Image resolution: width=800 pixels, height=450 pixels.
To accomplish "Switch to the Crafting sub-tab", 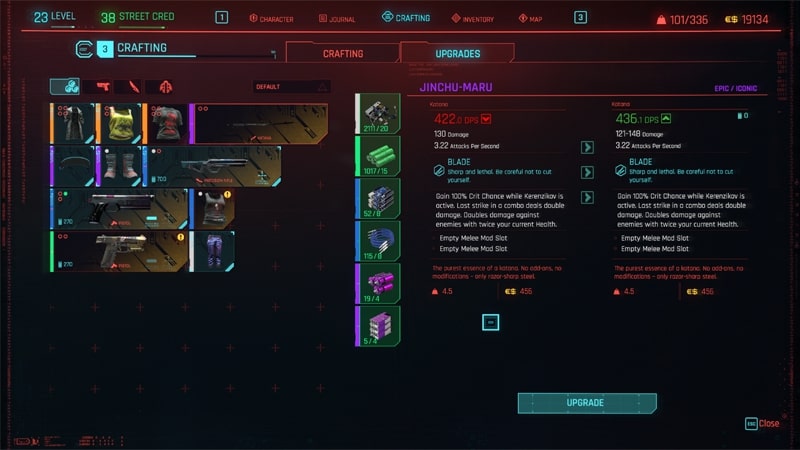I will tap(342, 53).
